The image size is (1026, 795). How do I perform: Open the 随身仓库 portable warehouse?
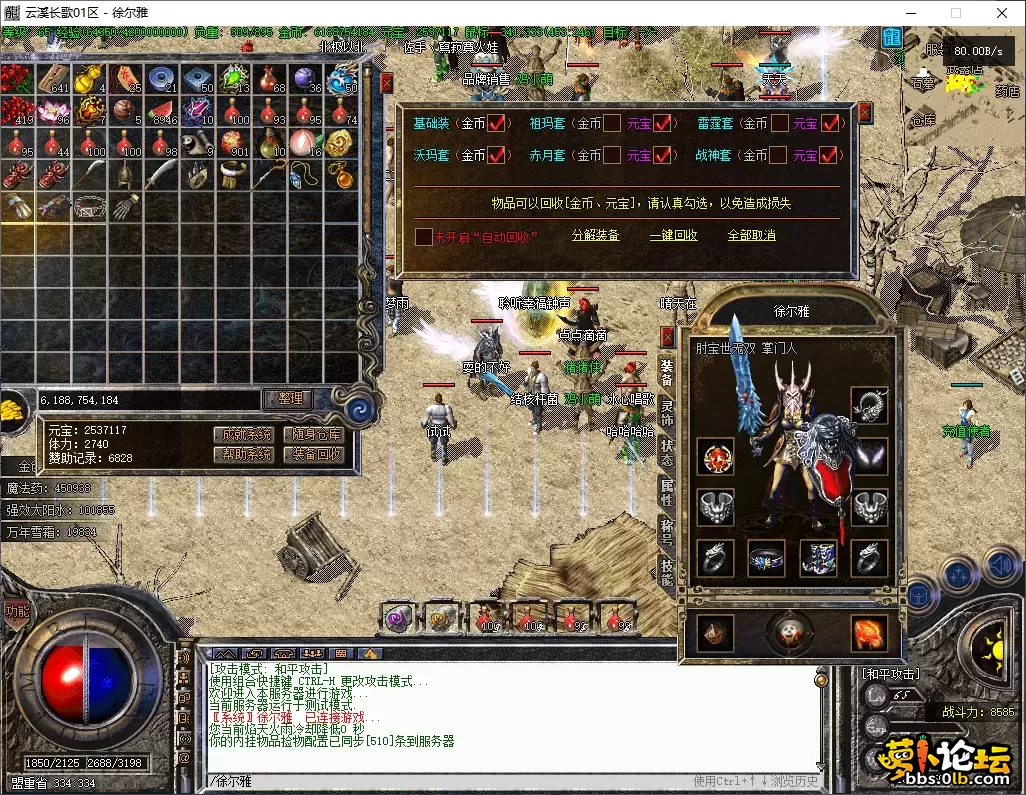(x=313, y=434)
